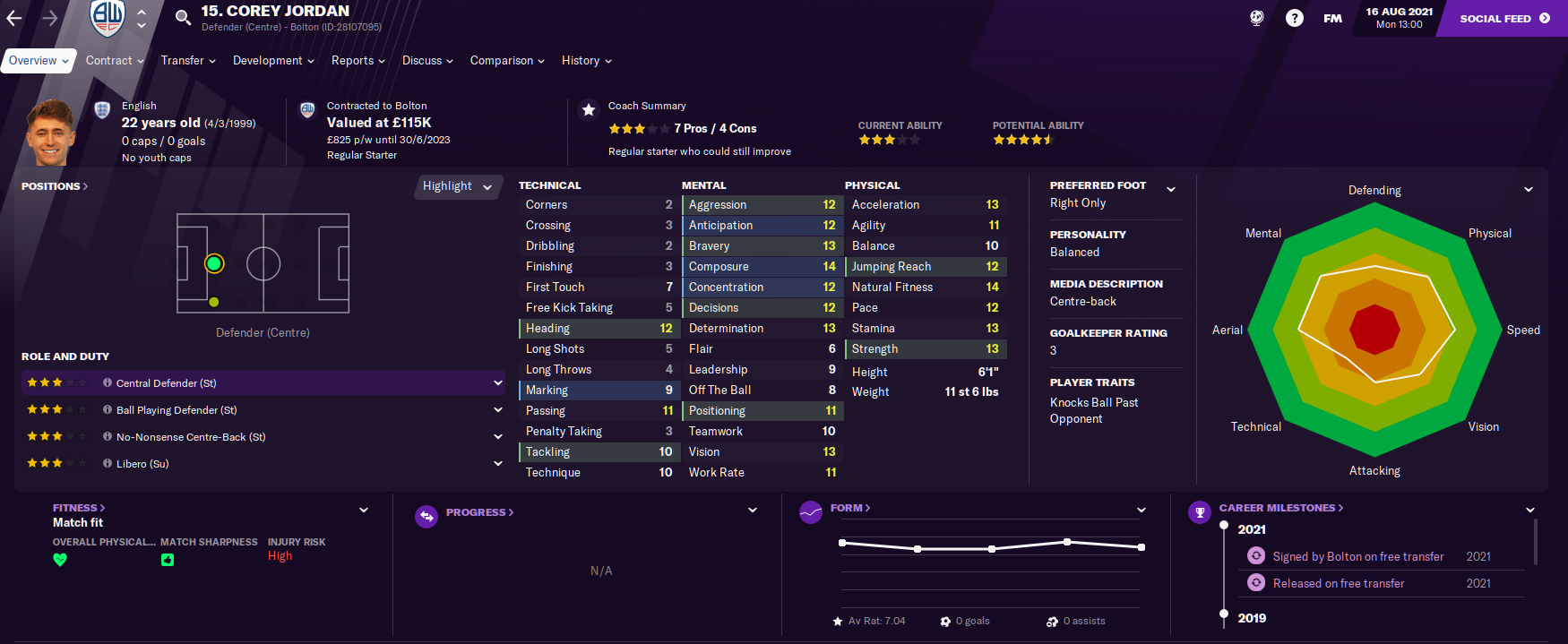Expand the Libero (Su) role row
Viewport: 1568px width, 644px height.
tap(498, 464)
